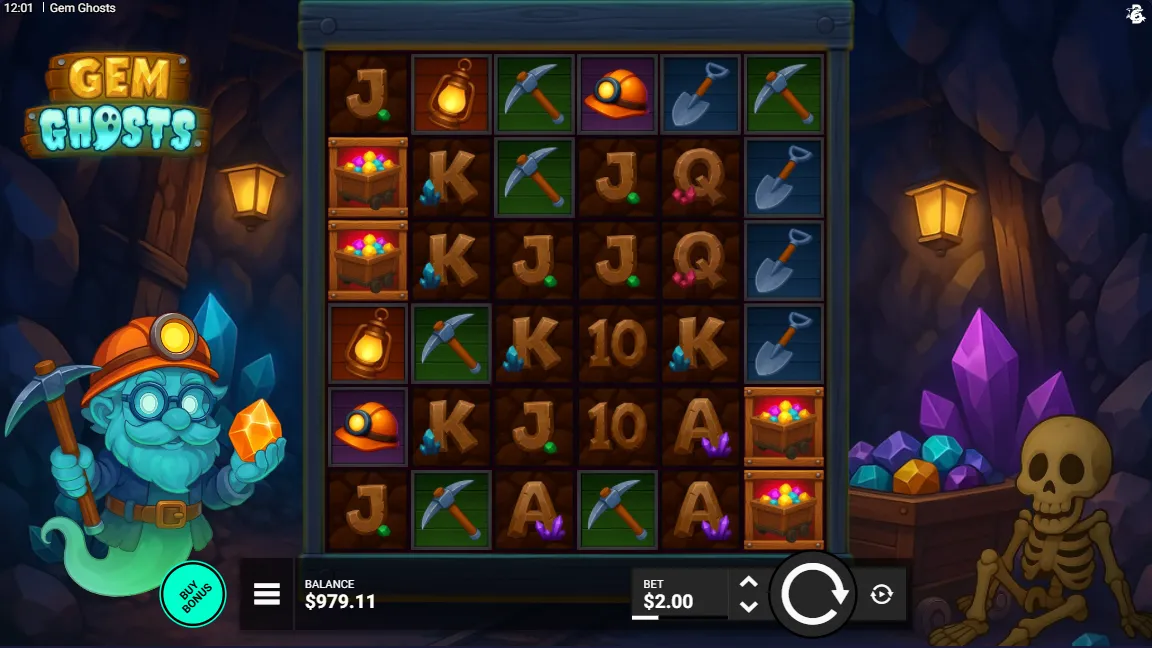
Task: Decrease the bet with the down arrow
Action: click(x=749, y=606)
